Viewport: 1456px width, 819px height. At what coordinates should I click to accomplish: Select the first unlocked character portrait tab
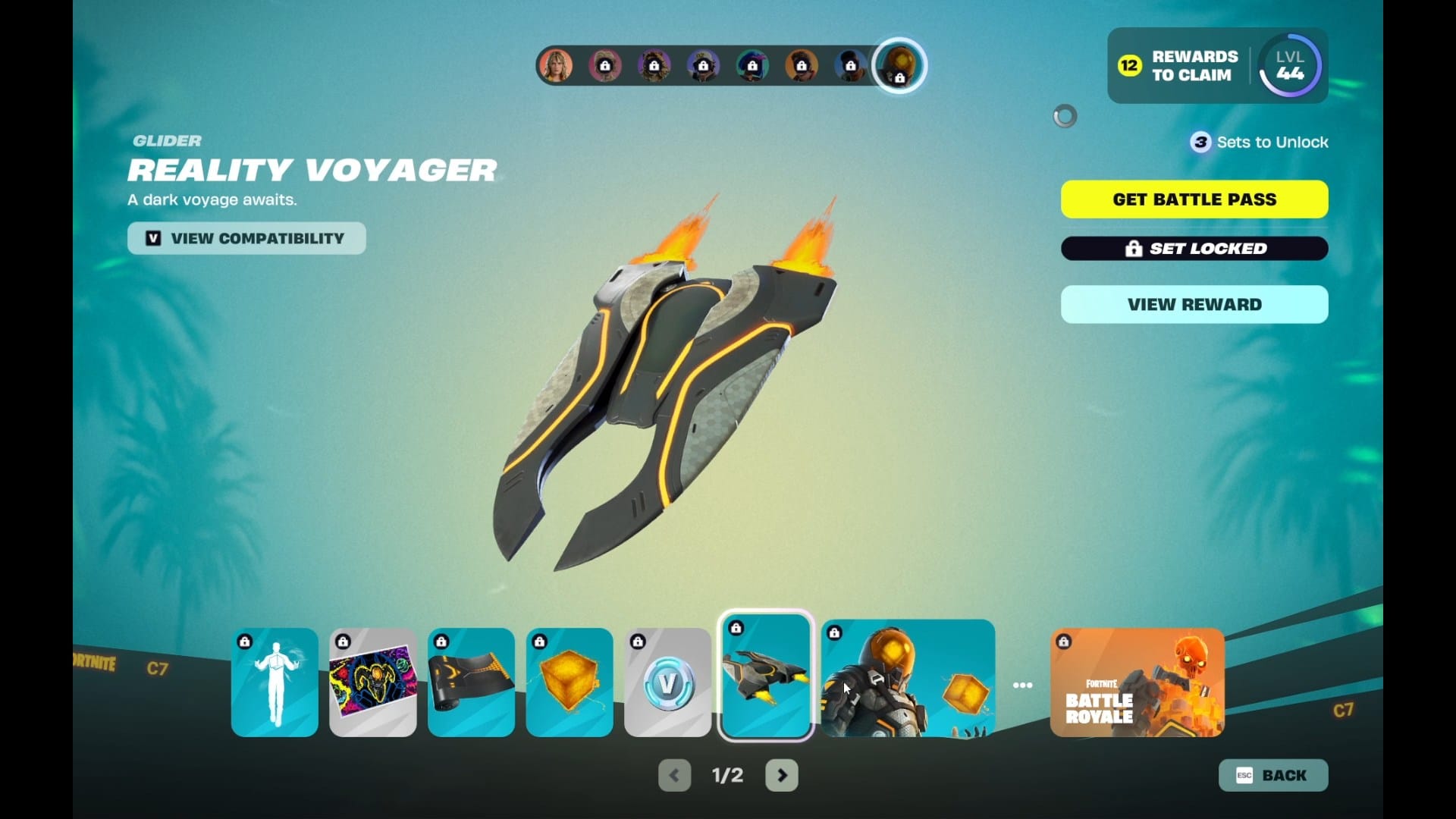(x=556, y=66)
